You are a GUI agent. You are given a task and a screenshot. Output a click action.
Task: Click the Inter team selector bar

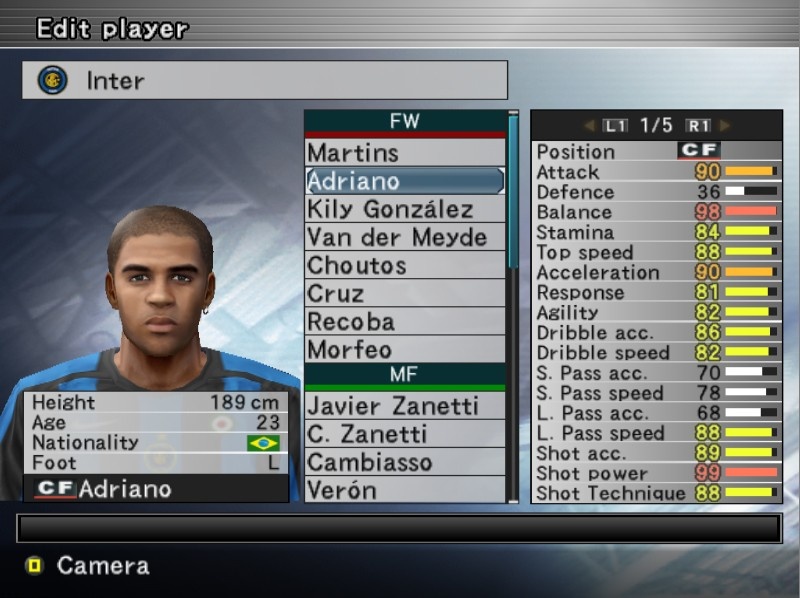[265, 80]
